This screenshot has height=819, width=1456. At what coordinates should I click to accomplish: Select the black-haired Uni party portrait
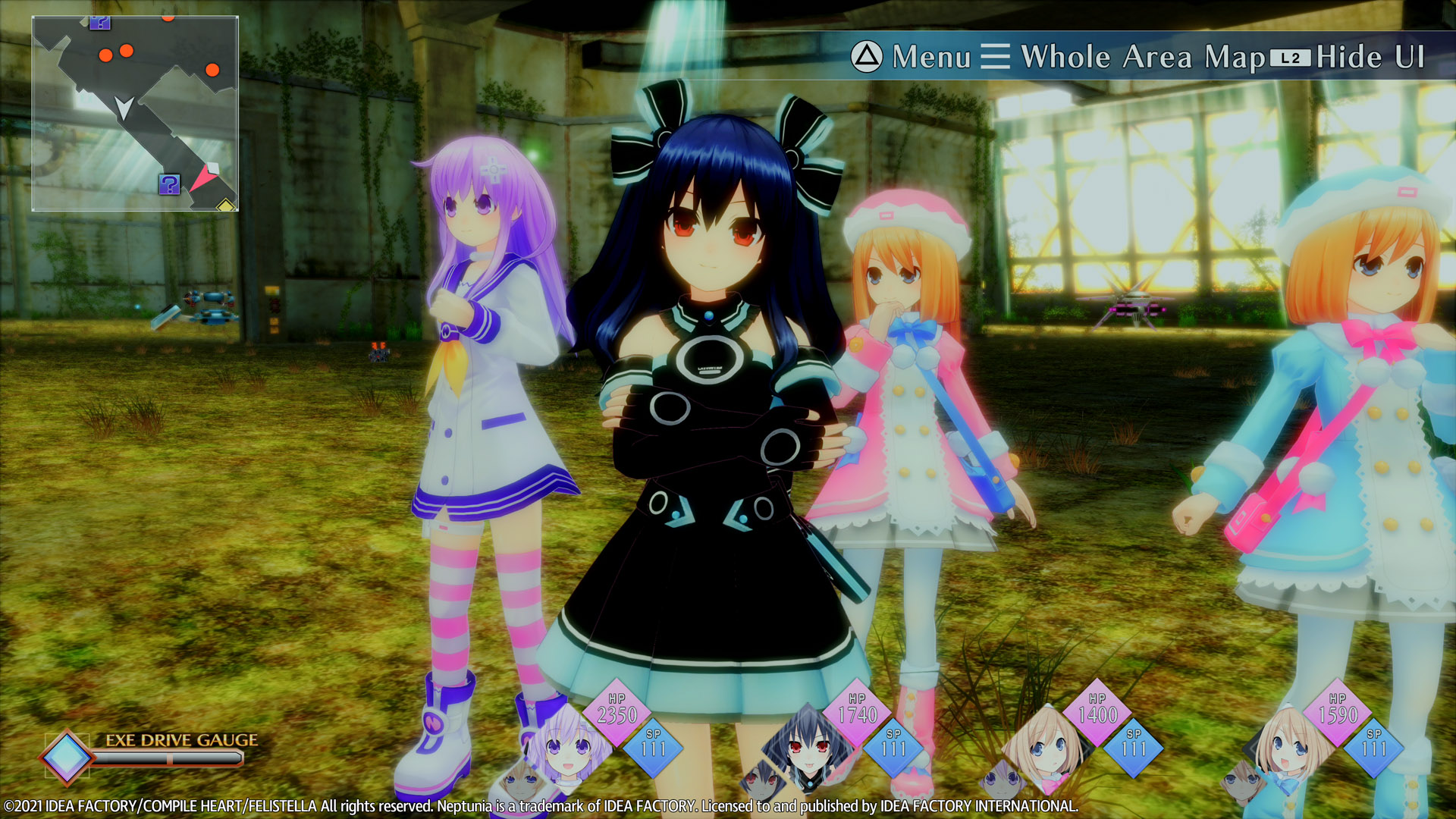[x=805, y=747]
